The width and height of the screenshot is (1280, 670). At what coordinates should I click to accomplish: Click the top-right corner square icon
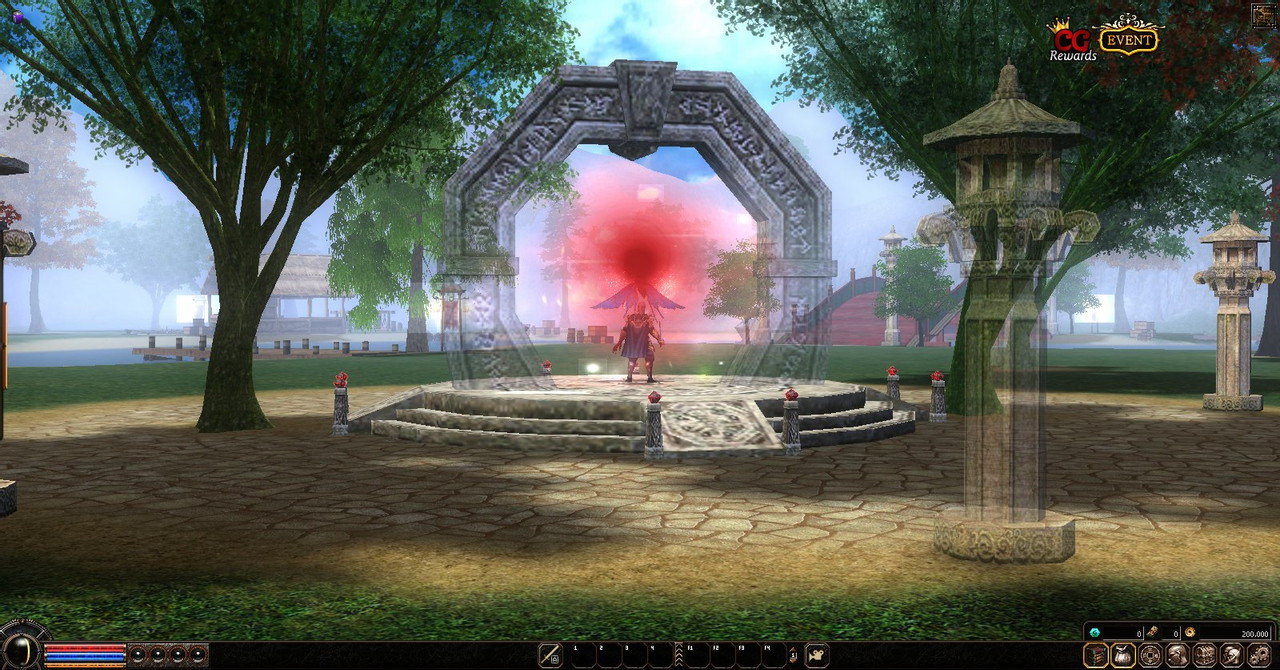point(1264,14)
